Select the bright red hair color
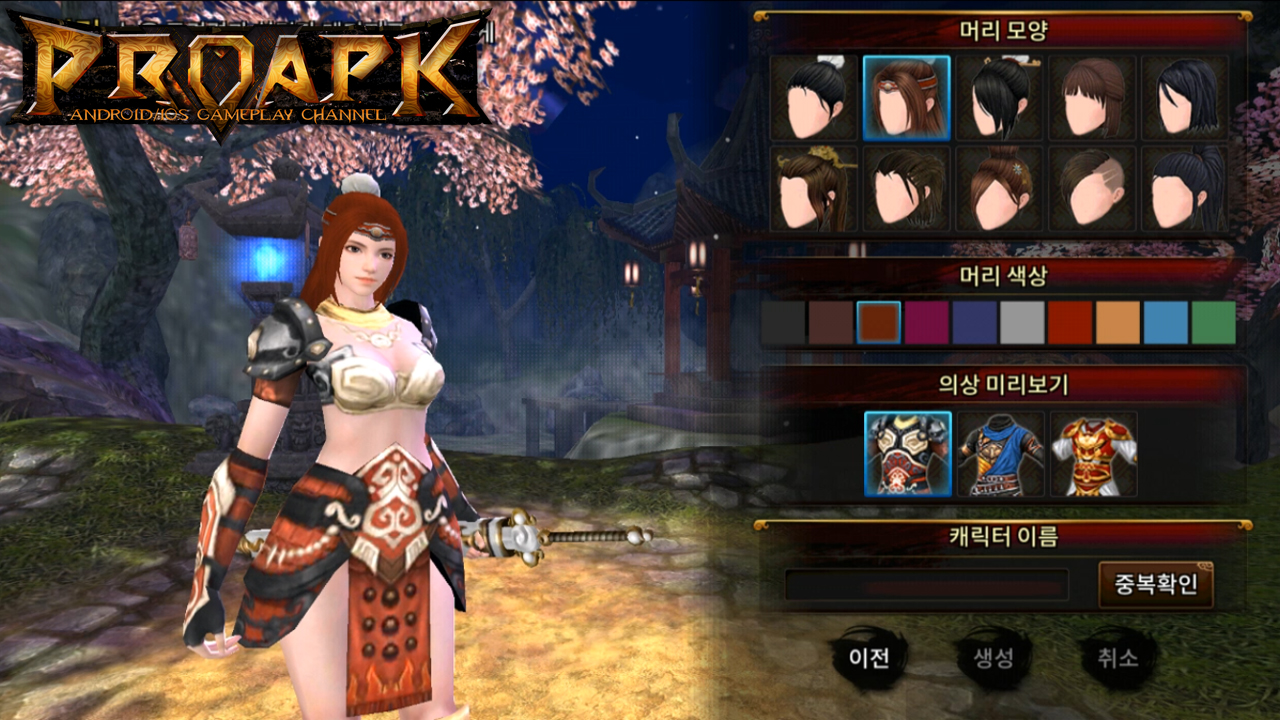The width and height of the screenshot is (1280, 720). pos(1070,323)
